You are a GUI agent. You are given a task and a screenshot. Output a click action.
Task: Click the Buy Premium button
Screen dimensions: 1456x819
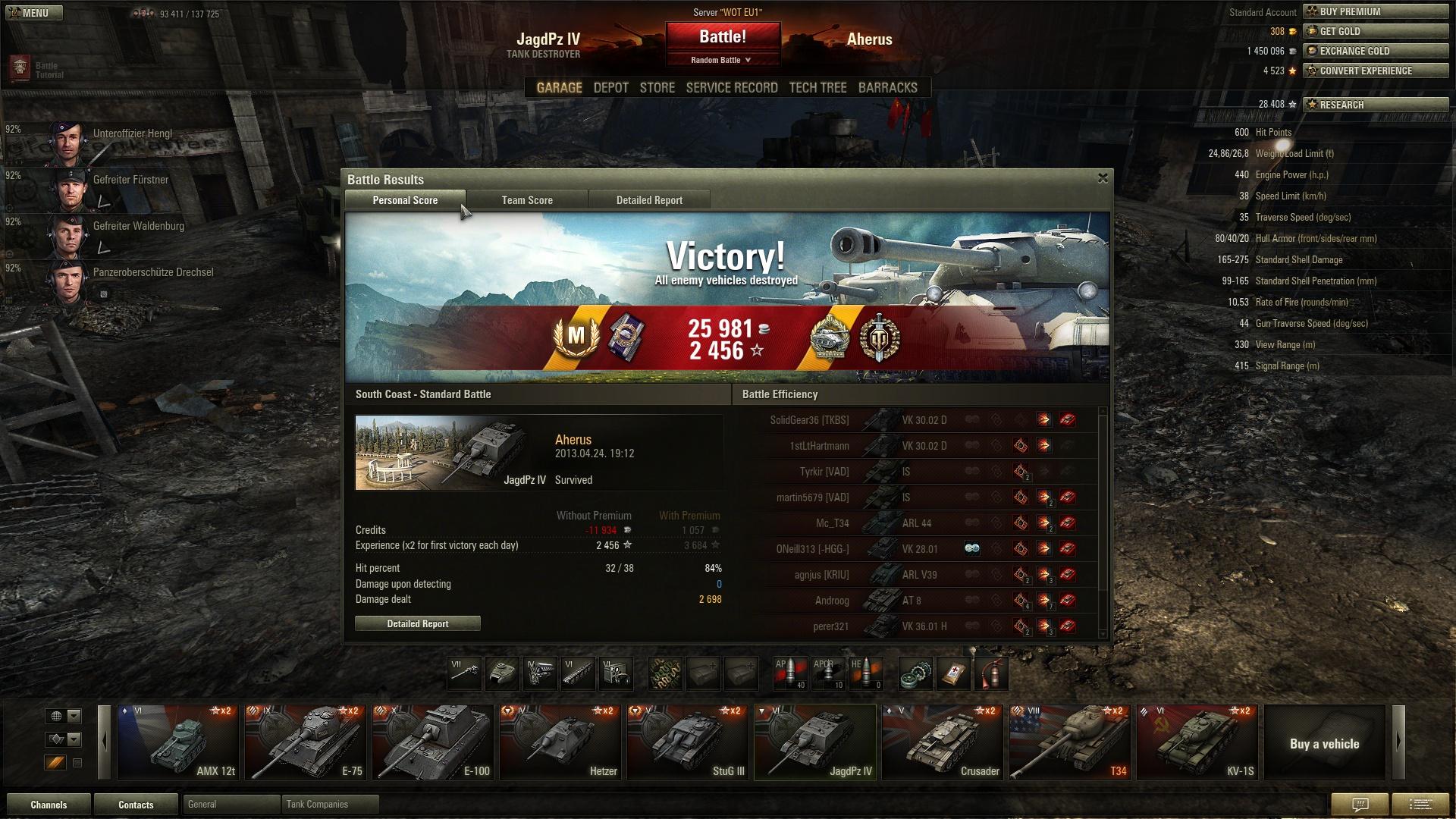[x=1376, y=11]
